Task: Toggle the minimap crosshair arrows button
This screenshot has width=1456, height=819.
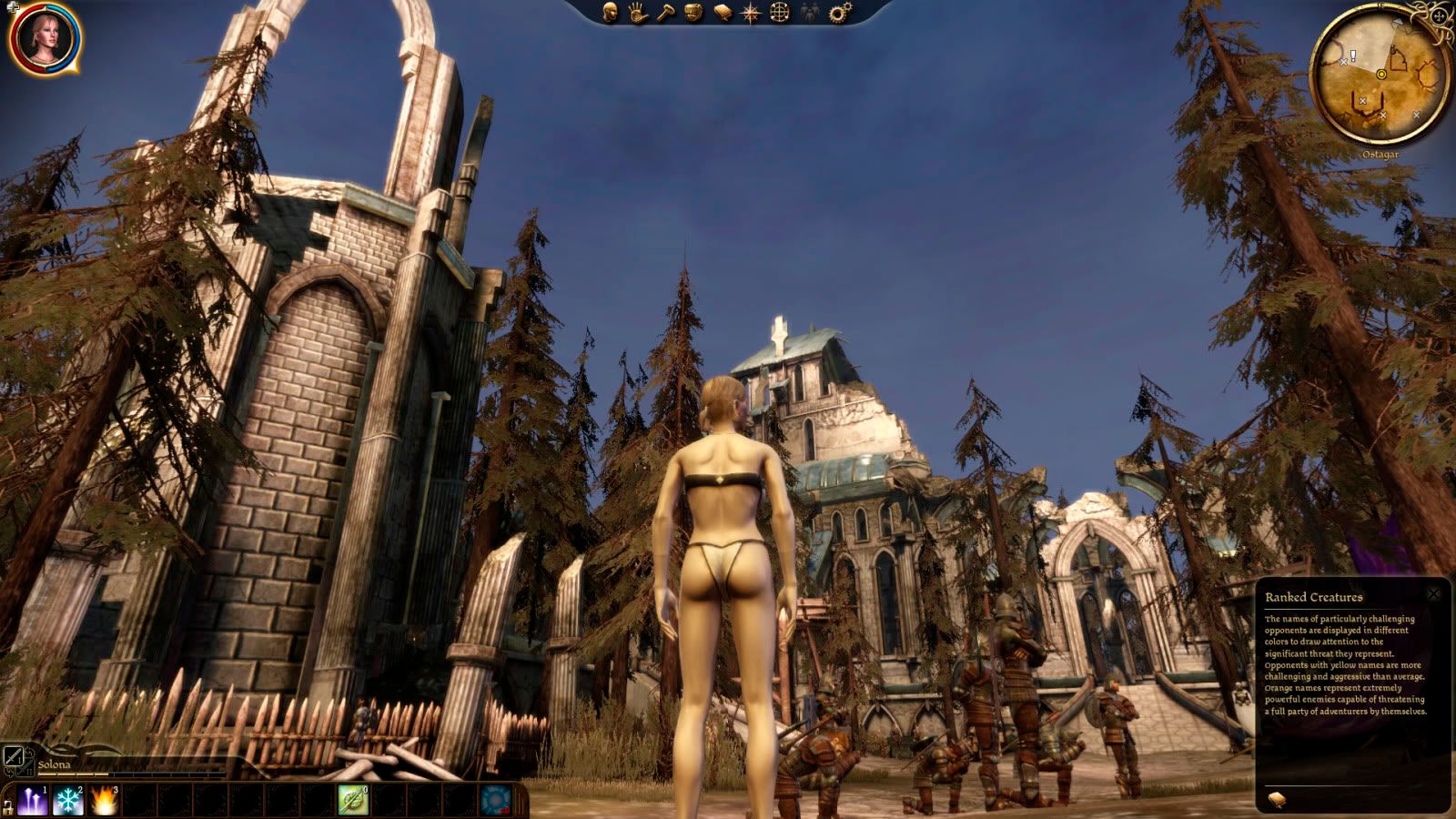Action: pos(1439,16)
